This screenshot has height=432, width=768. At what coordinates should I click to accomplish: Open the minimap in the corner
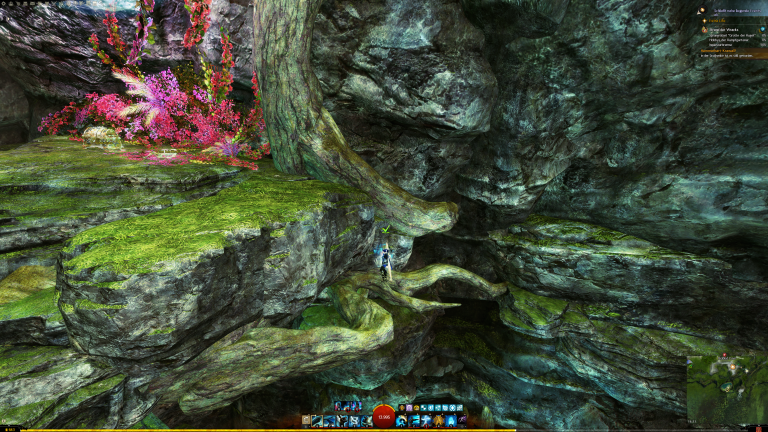(x=726, y=389)
